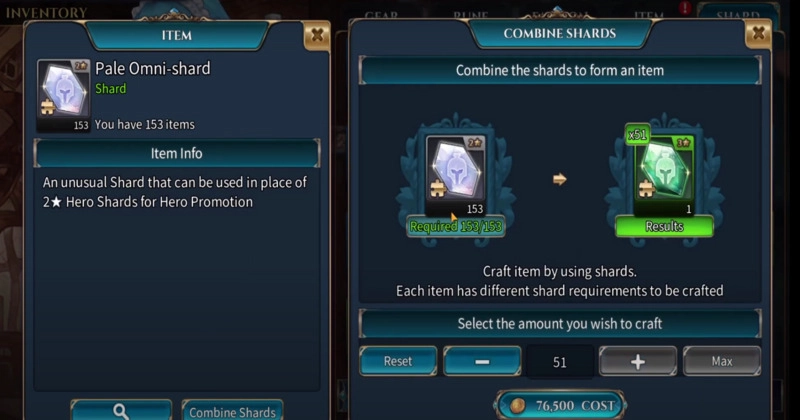Click the Combine Shards button in Item panel
800x420 pixels.
(232, 410)
